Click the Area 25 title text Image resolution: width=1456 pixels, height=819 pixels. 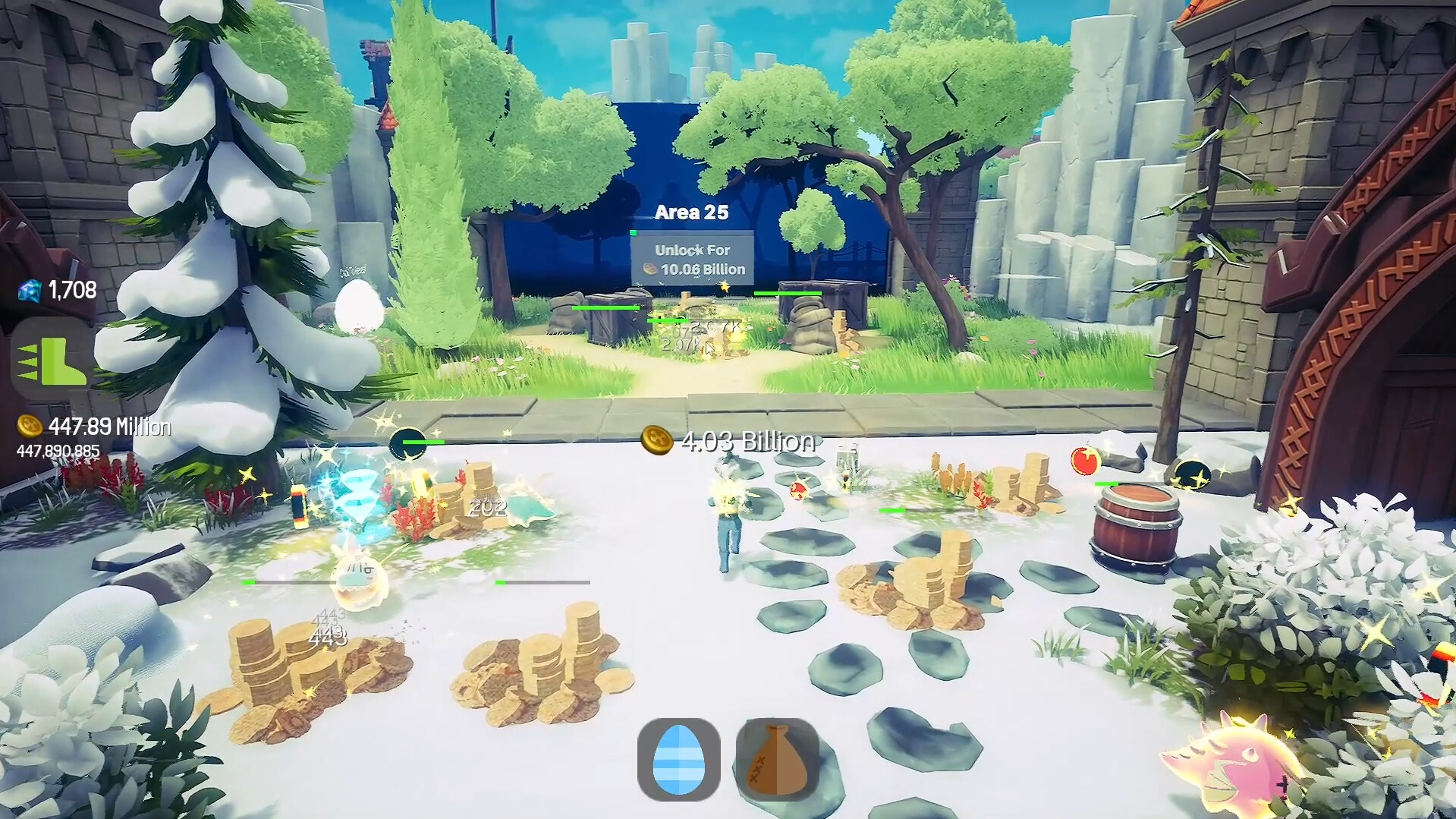691,213
